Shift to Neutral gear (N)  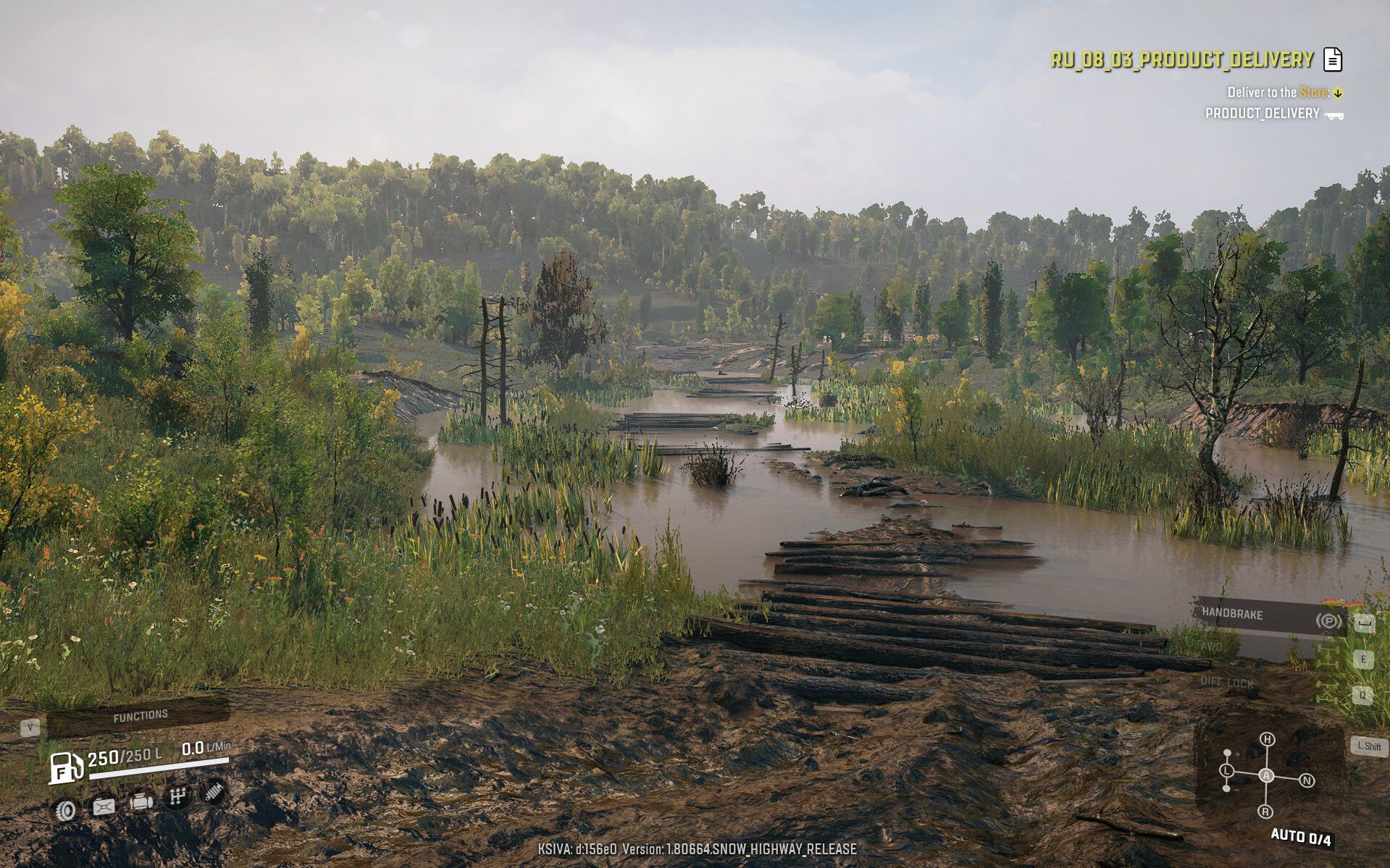point(1307,780)
